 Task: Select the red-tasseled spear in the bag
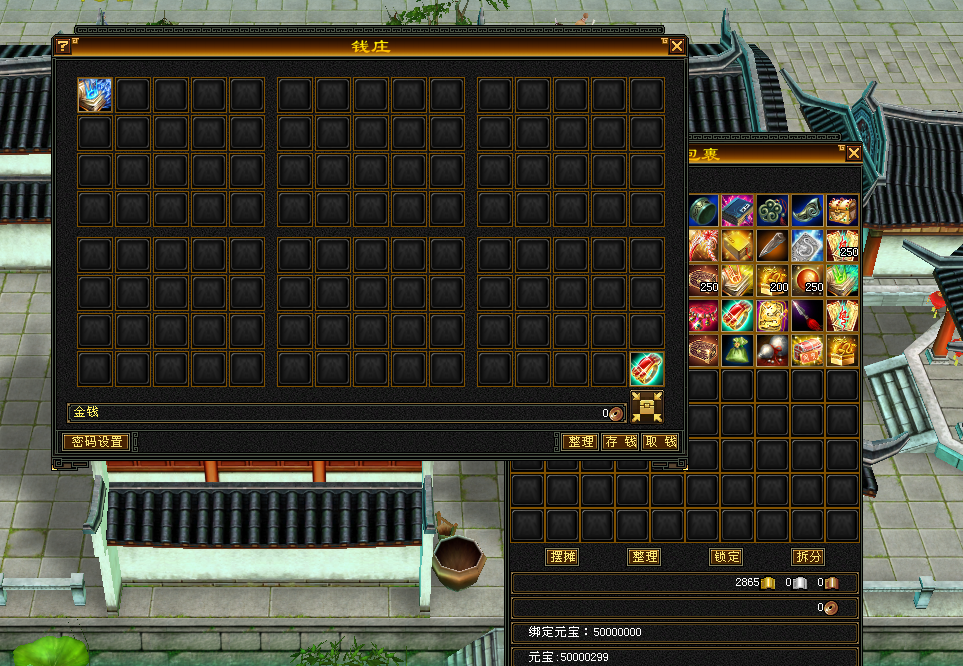pyautogui.click(x=807, y=315)
